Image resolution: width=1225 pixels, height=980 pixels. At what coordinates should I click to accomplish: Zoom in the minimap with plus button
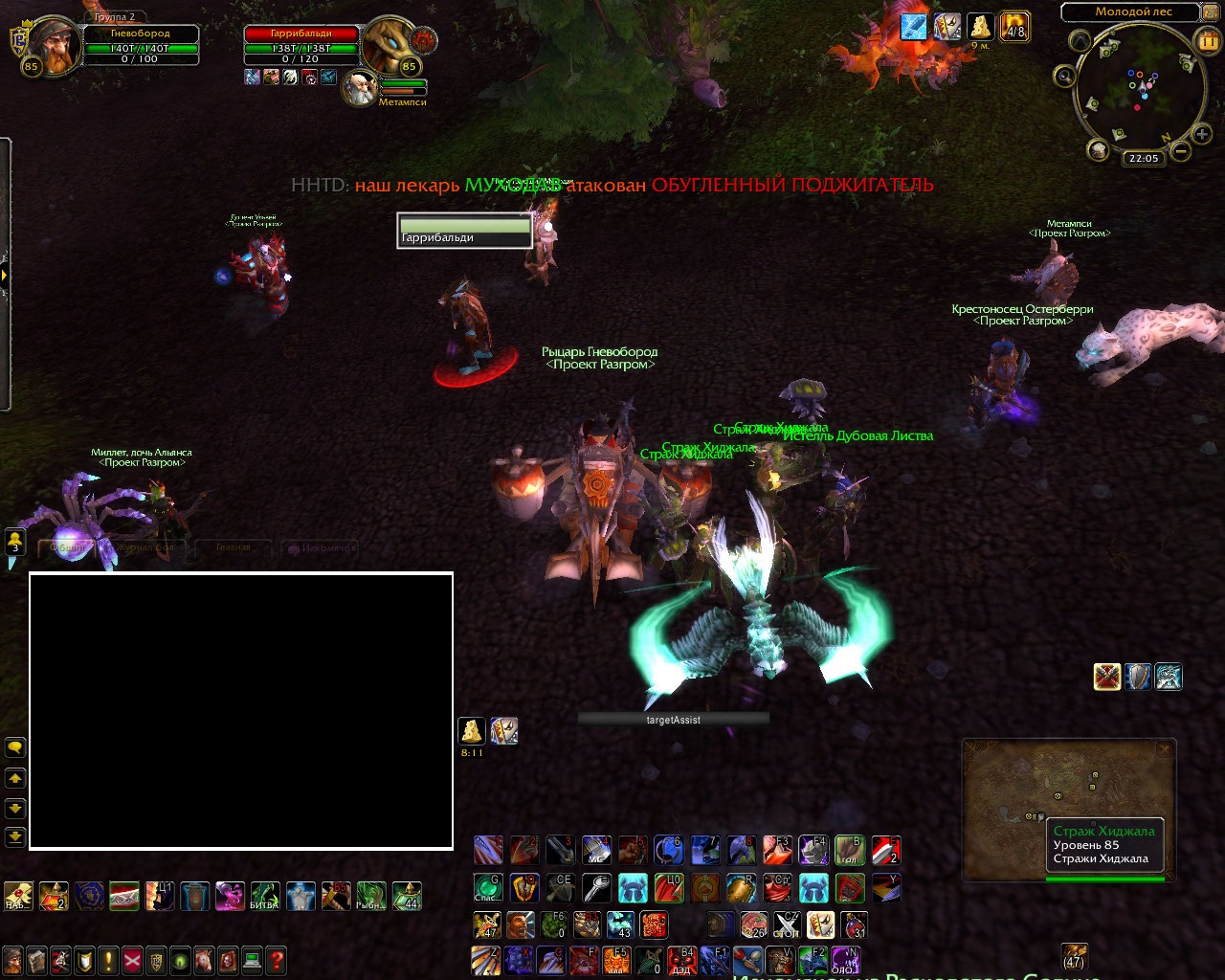(1202, 135)
